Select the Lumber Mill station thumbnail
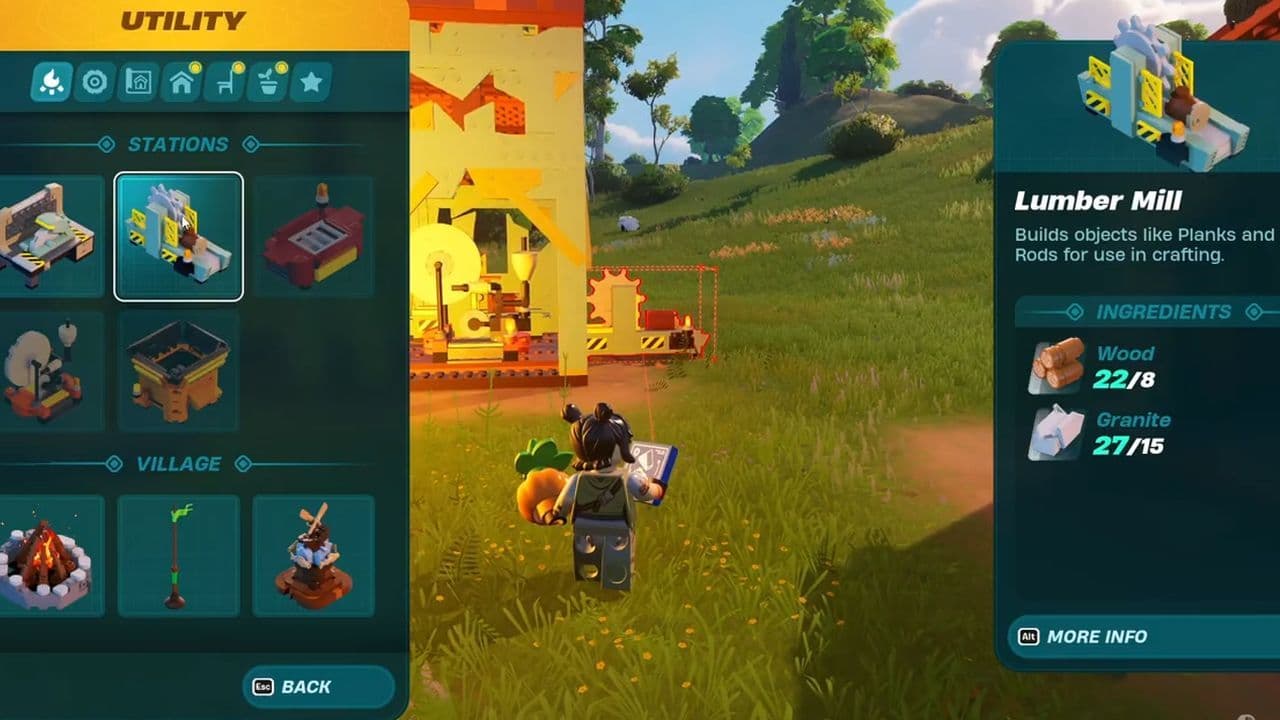Viewport: 1280px width, 720px height. coord(178,234)
